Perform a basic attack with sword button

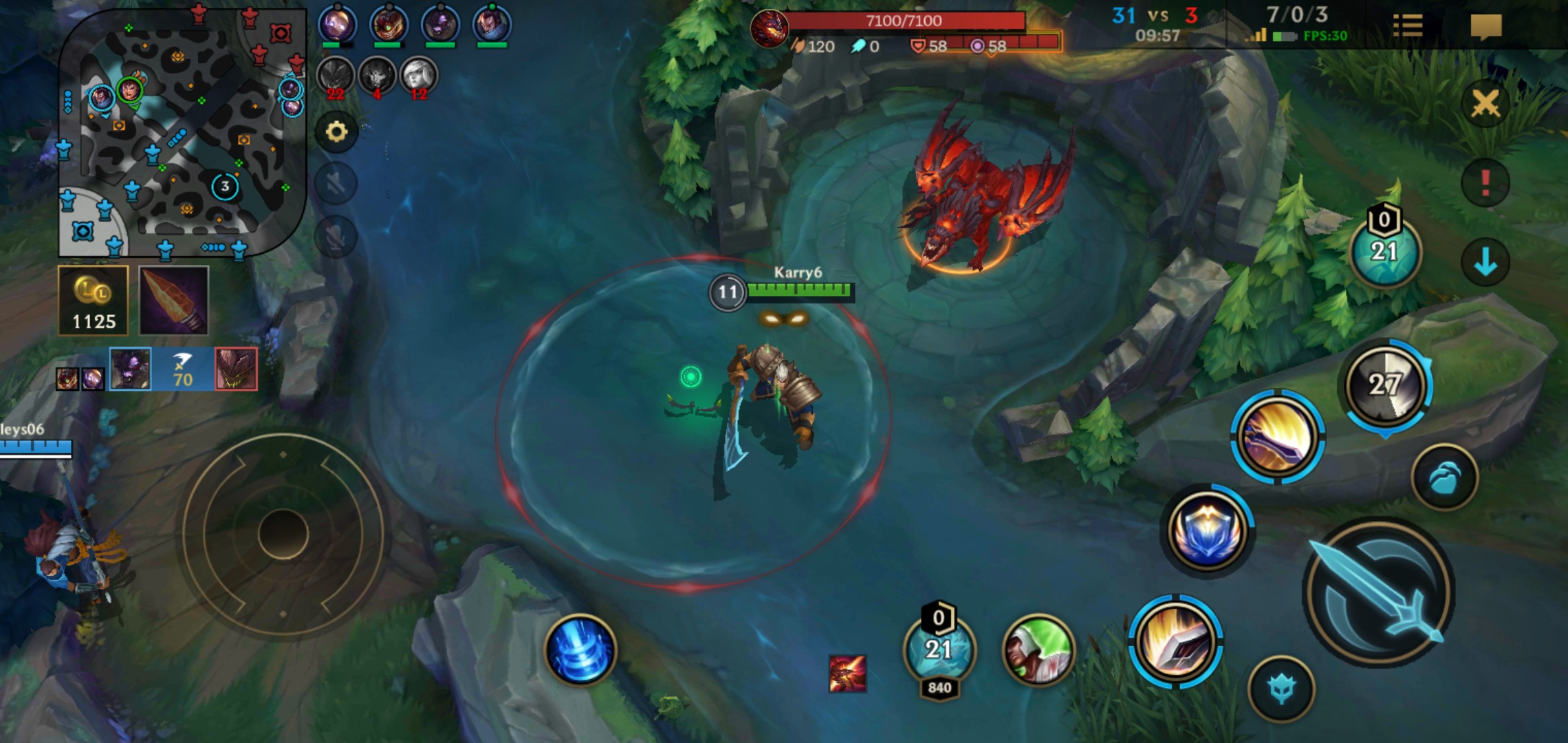pos(1379,592)
